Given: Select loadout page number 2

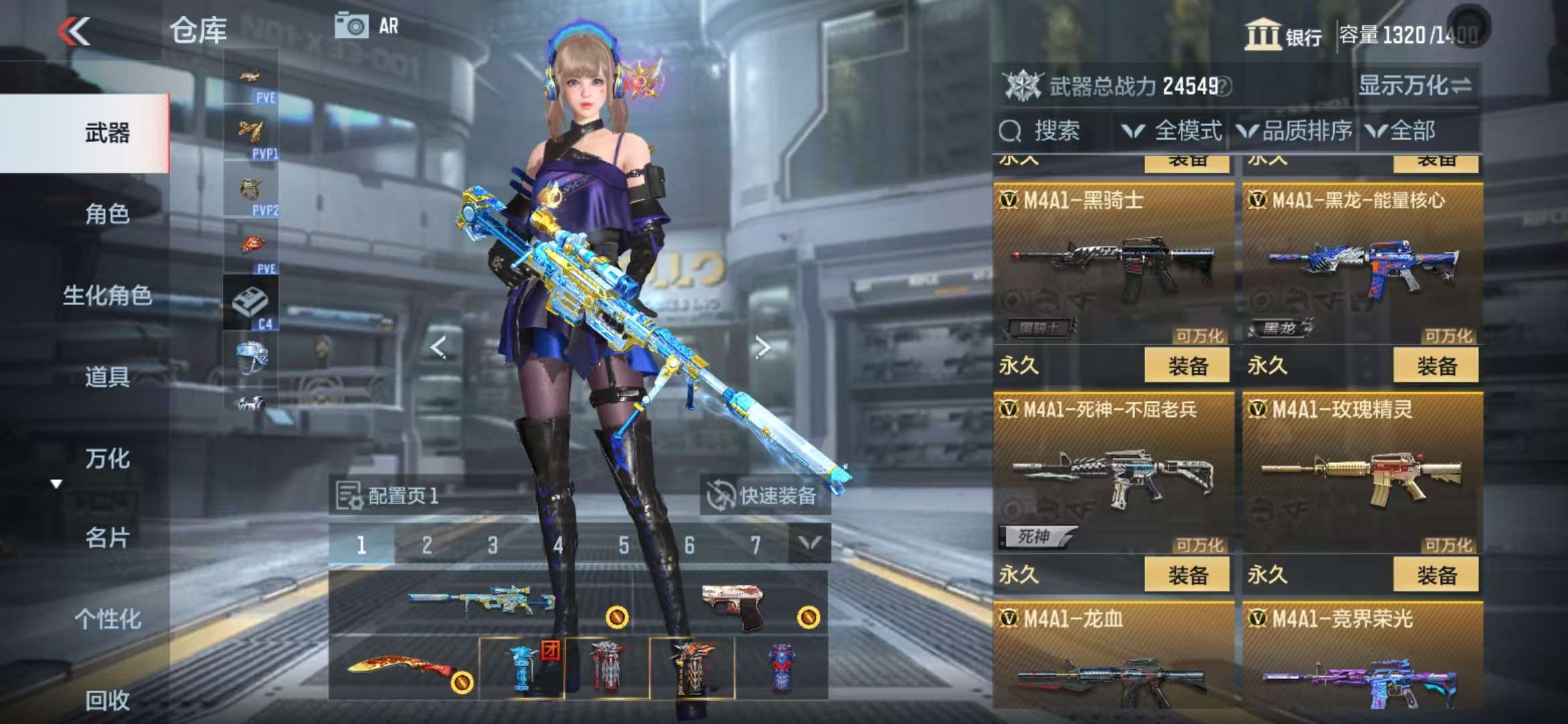Looking at the screenshot, I should [427, 546].
